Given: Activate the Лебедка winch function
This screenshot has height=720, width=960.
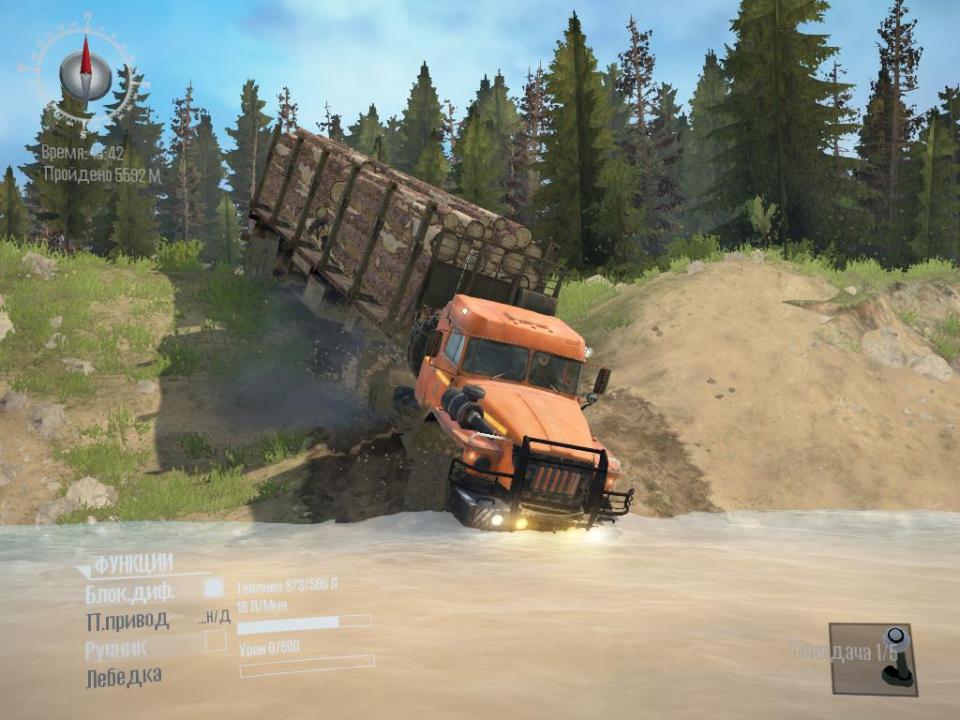Looking at the screenshot, I should (123, 676).
